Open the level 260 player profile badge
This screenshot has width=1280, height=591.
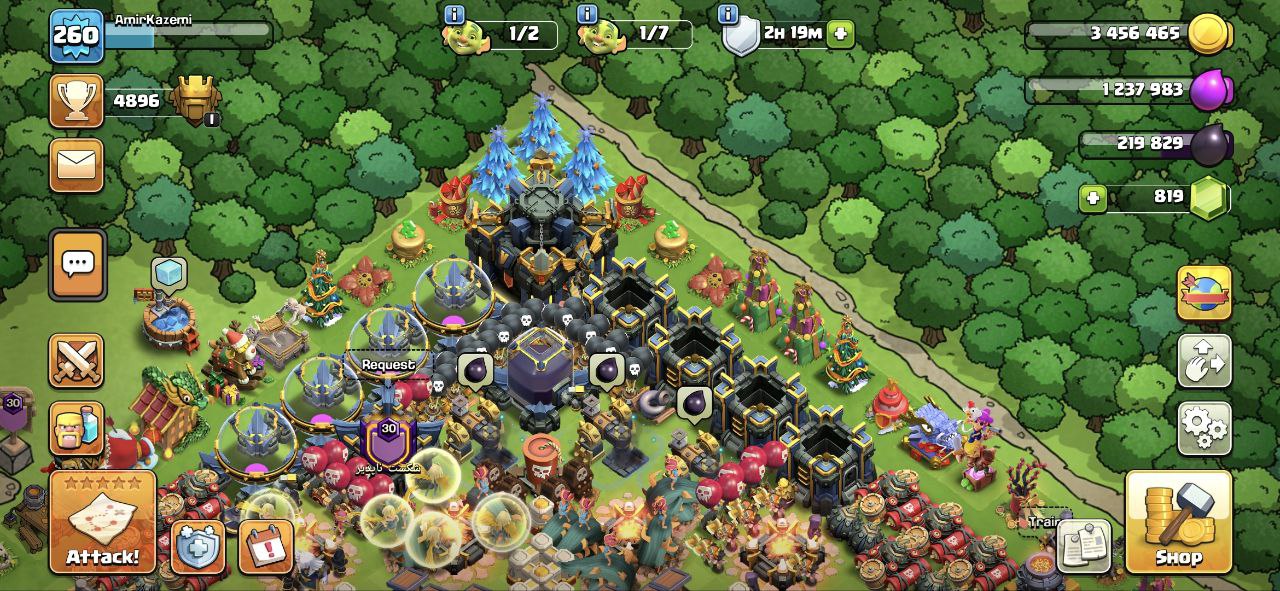click(x=76, y=36)
